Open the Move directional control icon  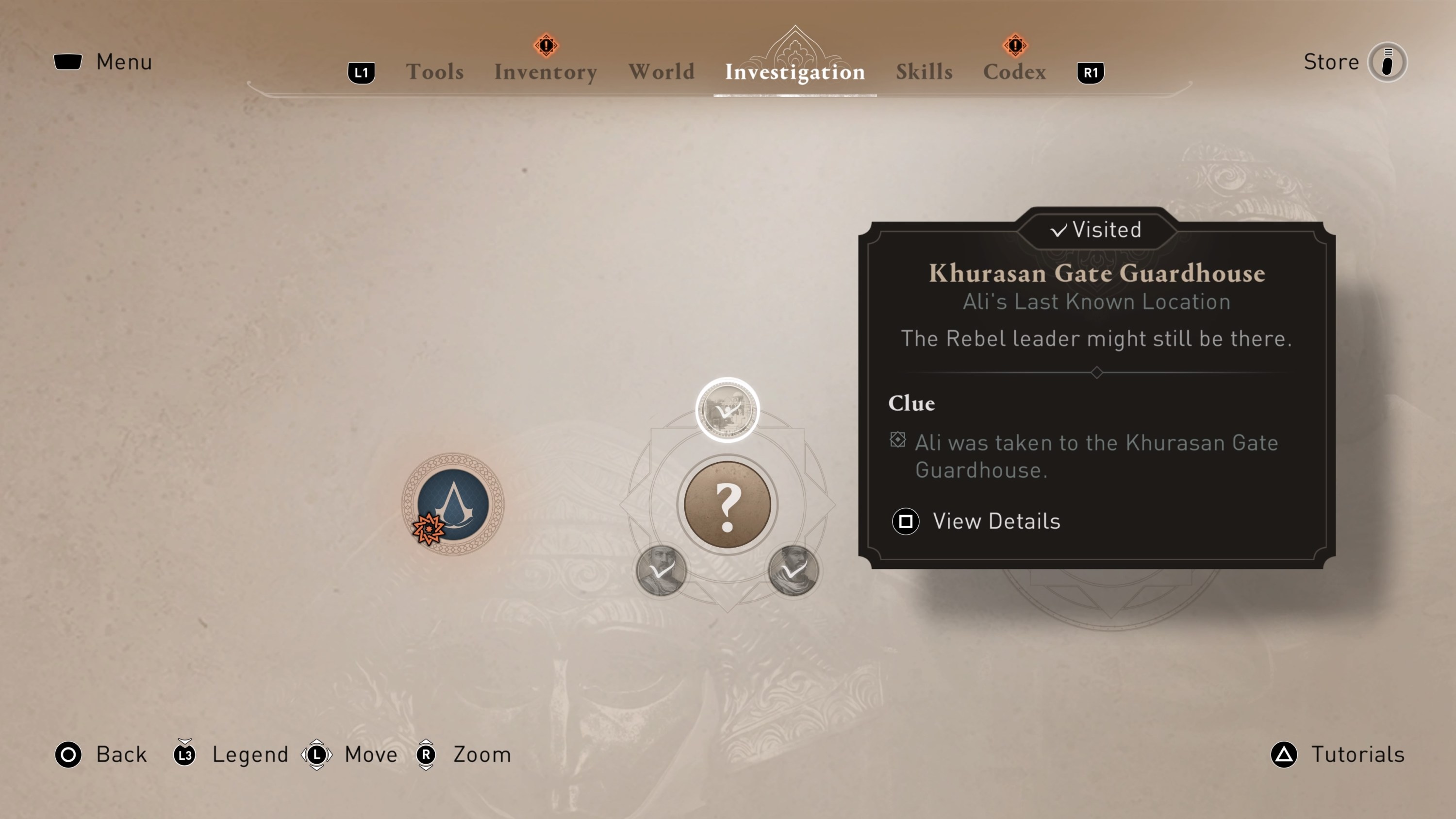317,754
